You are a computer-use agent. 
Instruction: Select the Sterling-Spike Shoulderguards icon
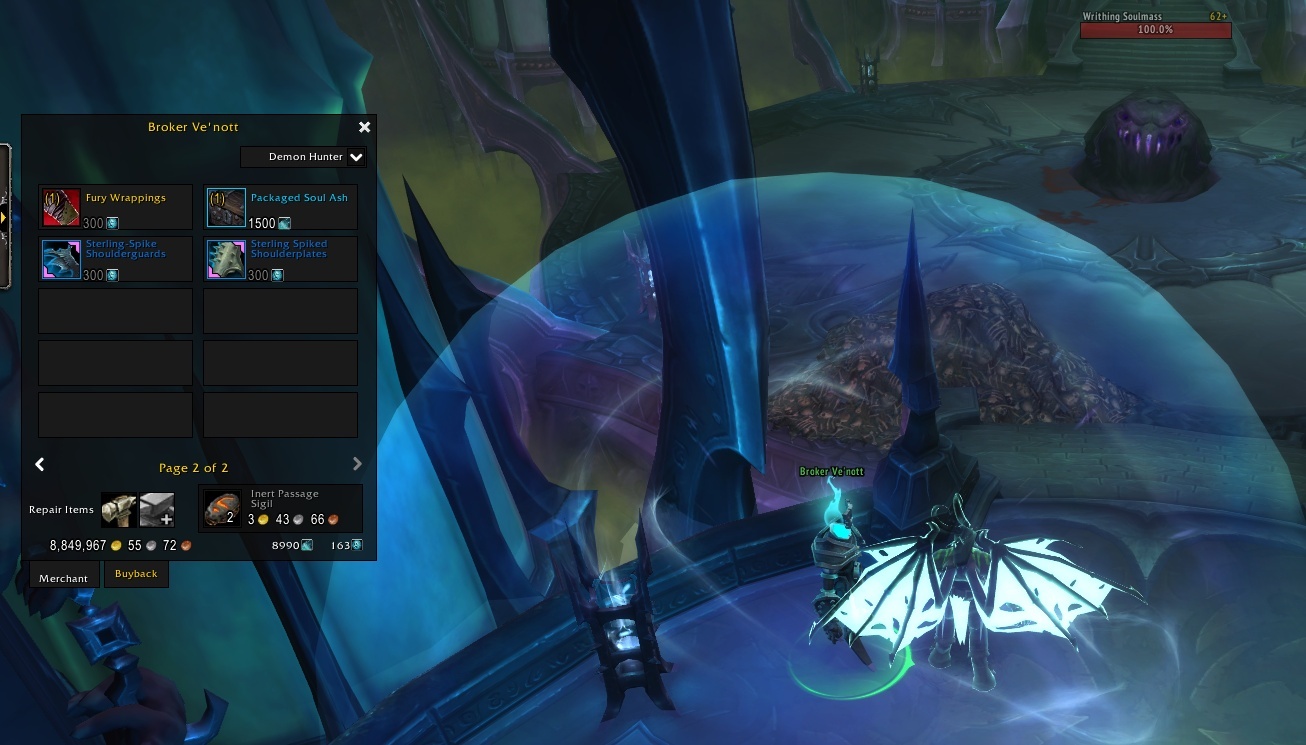coord(61,258)
